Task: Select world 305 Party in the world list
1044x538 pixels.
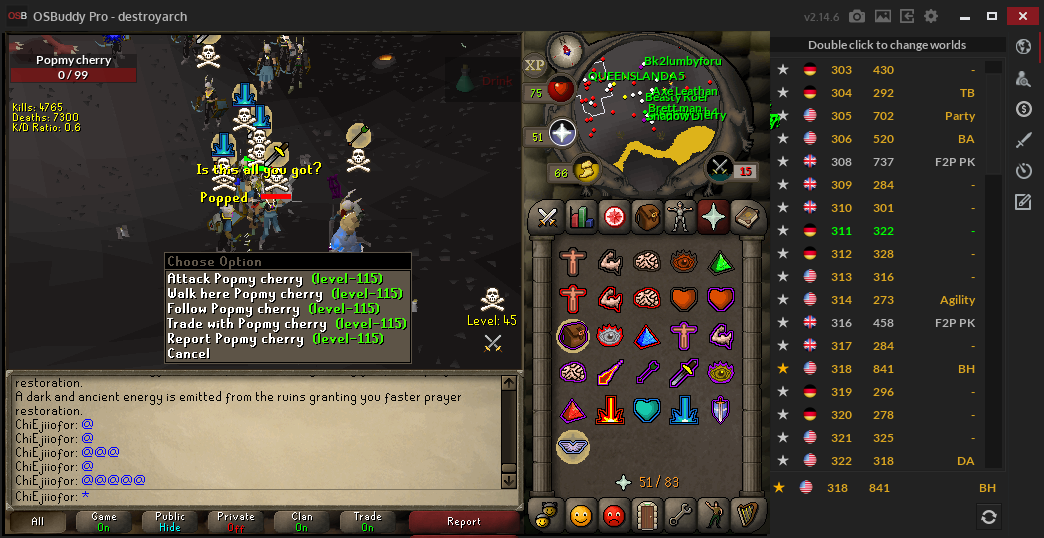Action: [x=880, y=116]
